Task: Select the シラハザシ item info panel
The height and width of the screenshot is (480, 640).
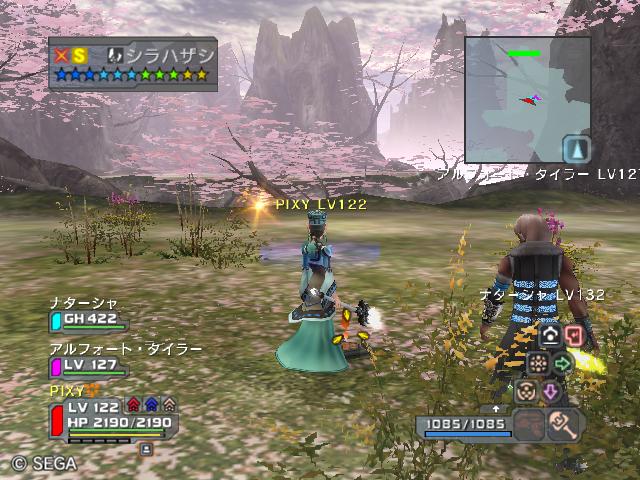Action: coord(132,64)
